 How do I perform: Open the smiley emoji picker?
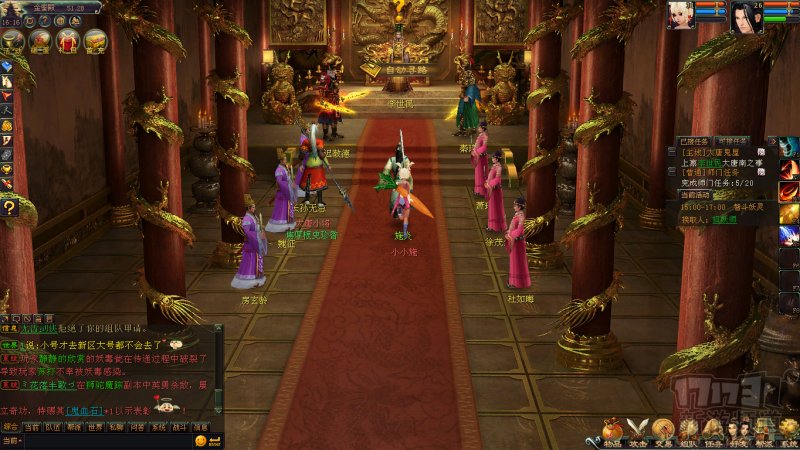[x=201, y=440]
